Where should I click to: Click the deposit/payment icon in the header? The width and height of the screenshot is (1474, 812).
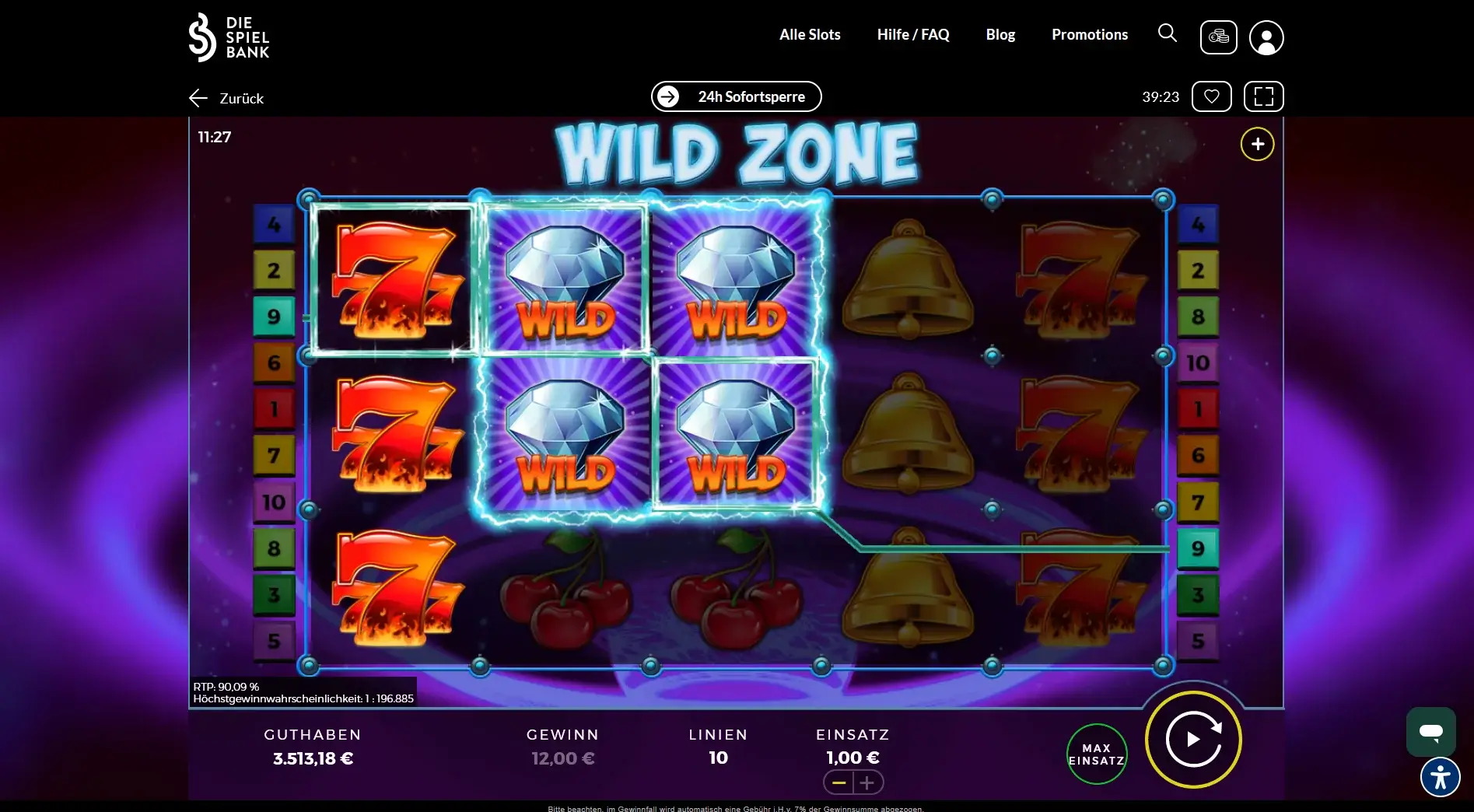tap(1218, 37)
